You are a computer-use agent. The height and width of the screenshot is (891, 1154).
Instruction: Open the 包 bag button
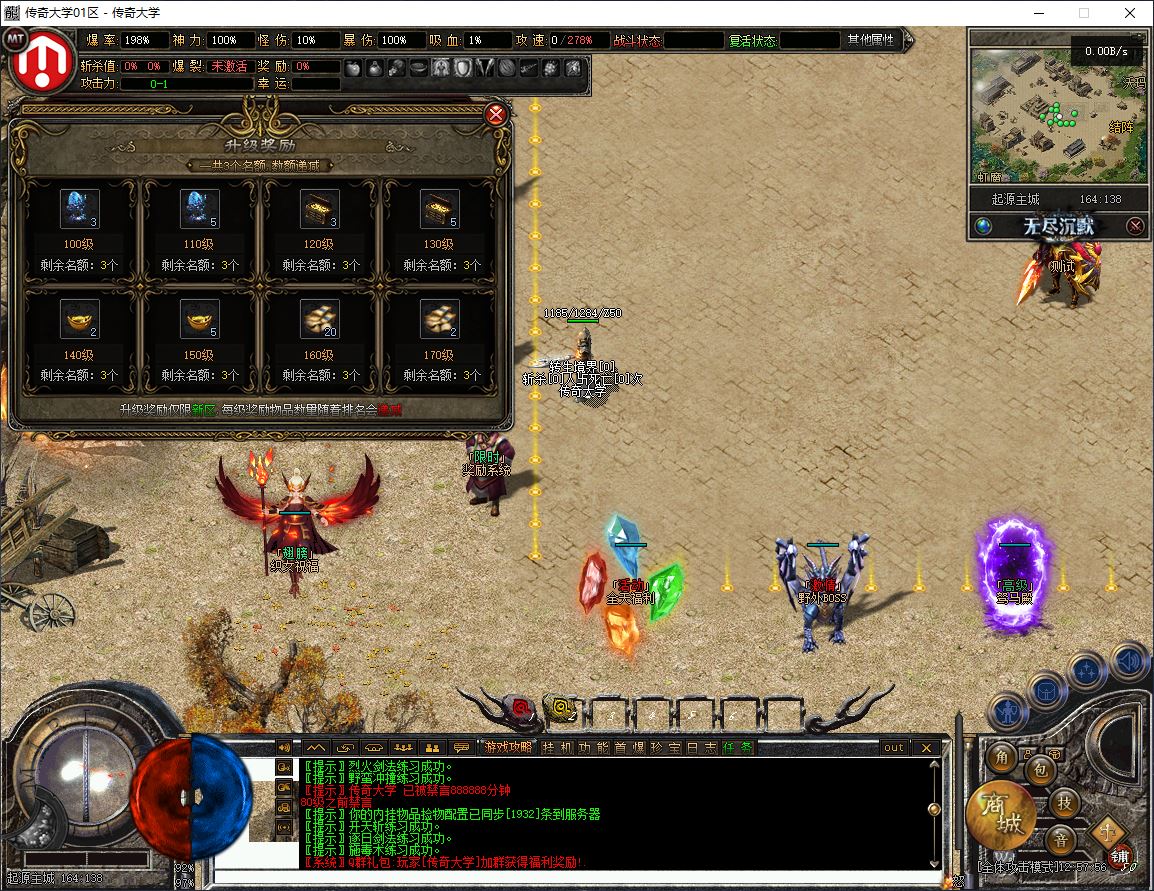click(x=1040, y=770)
